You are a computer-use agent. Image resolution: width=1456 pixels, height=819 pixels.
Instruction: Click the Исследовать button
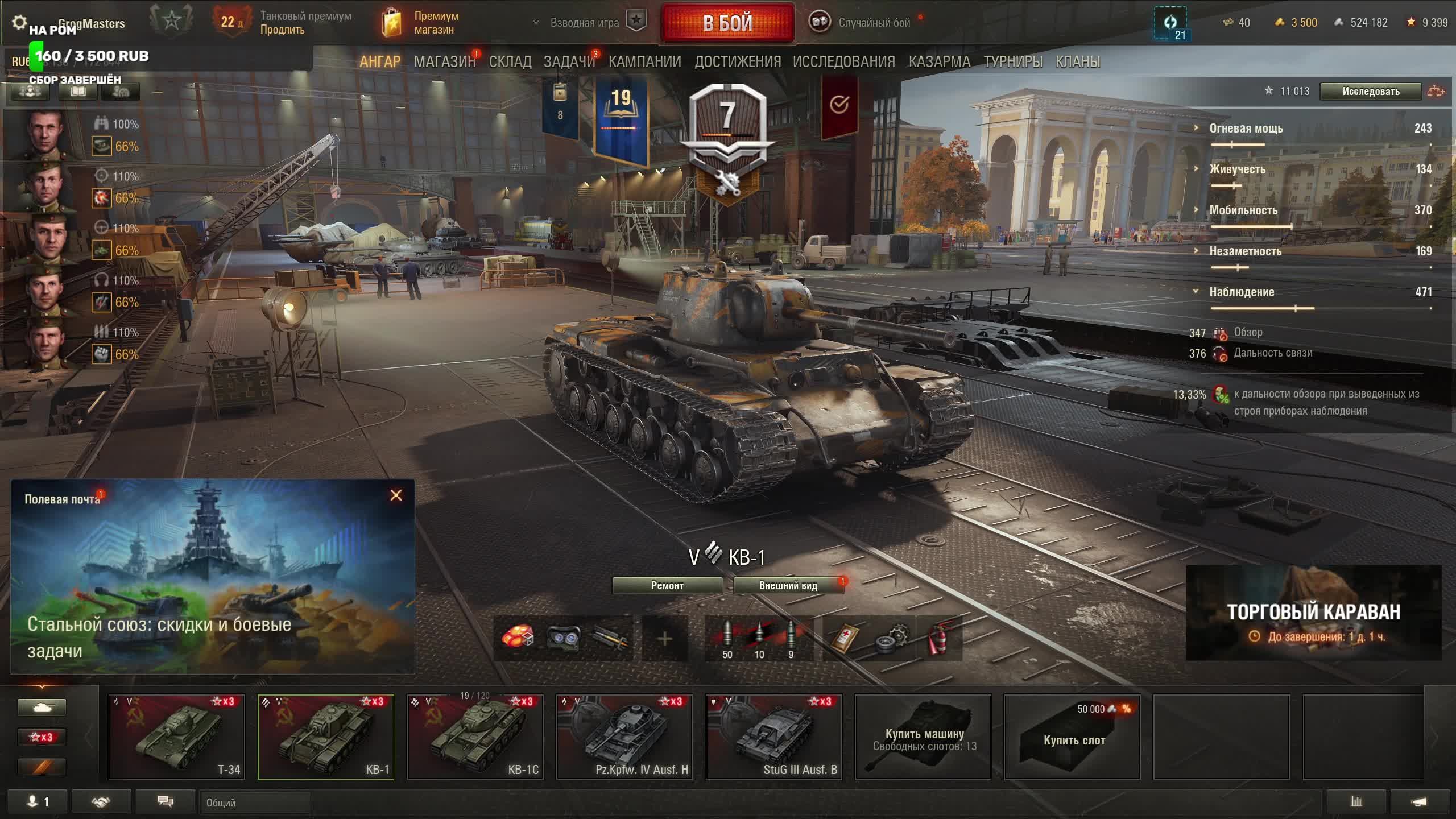[x=1371, y=92]
